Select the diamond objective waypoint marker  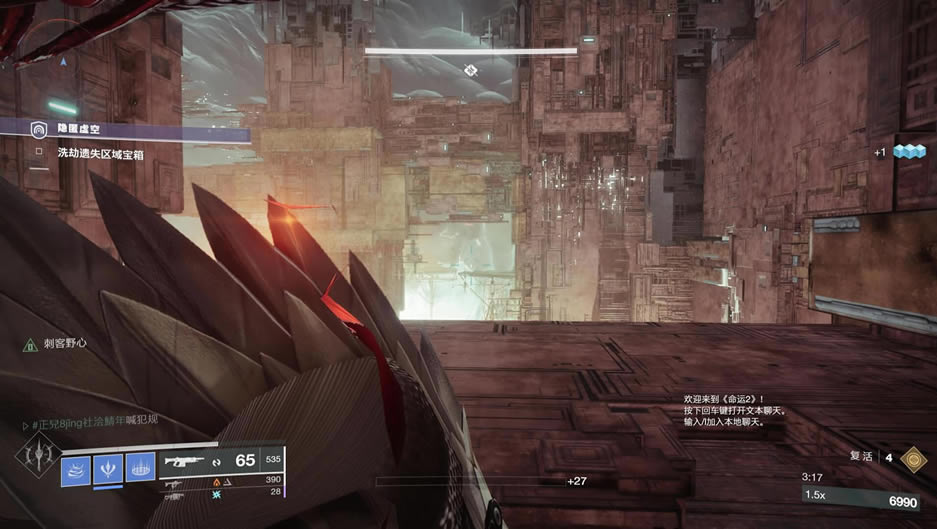click(470, 69)
